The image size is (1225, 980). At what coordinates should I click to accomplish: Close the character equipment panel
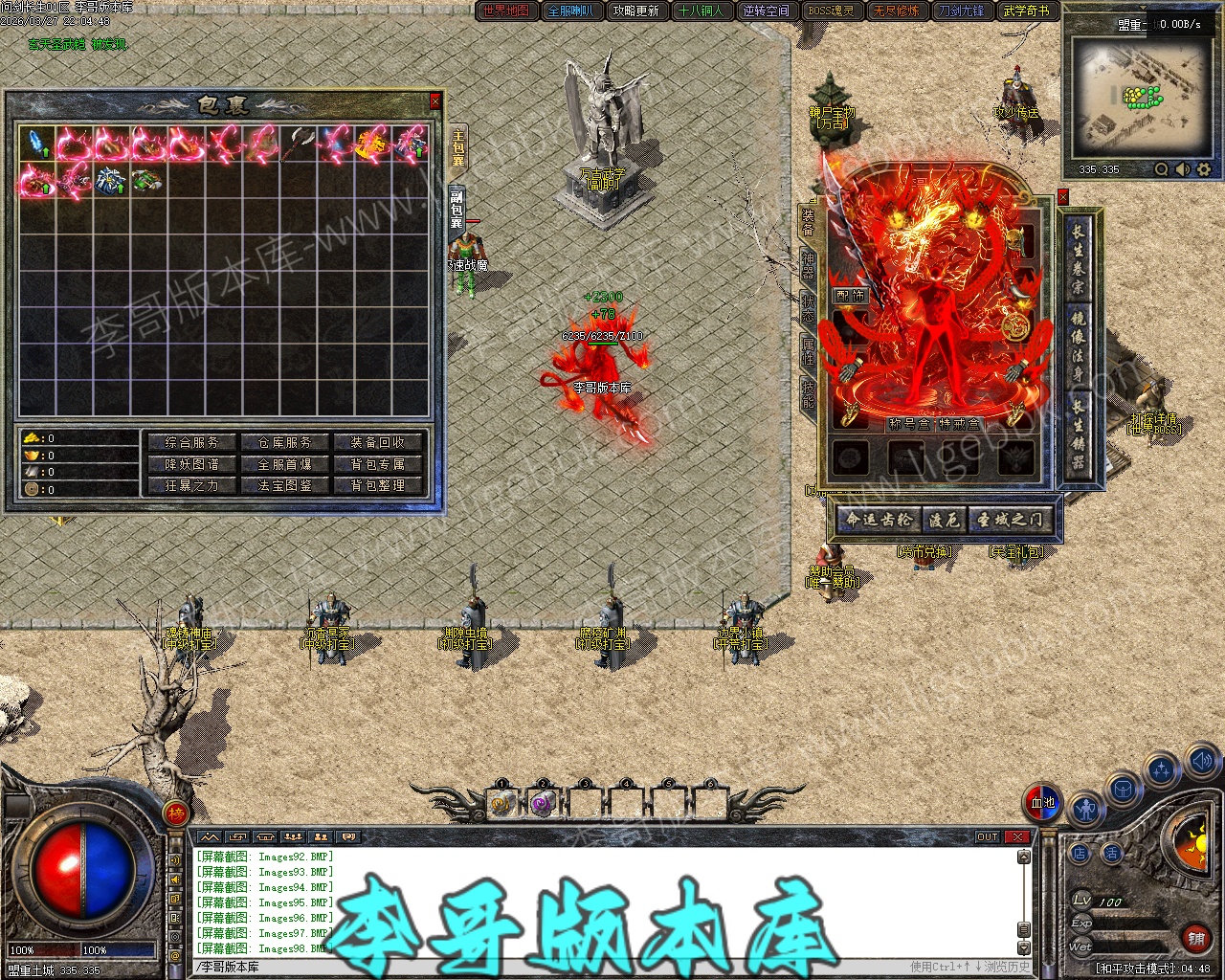1062,197
